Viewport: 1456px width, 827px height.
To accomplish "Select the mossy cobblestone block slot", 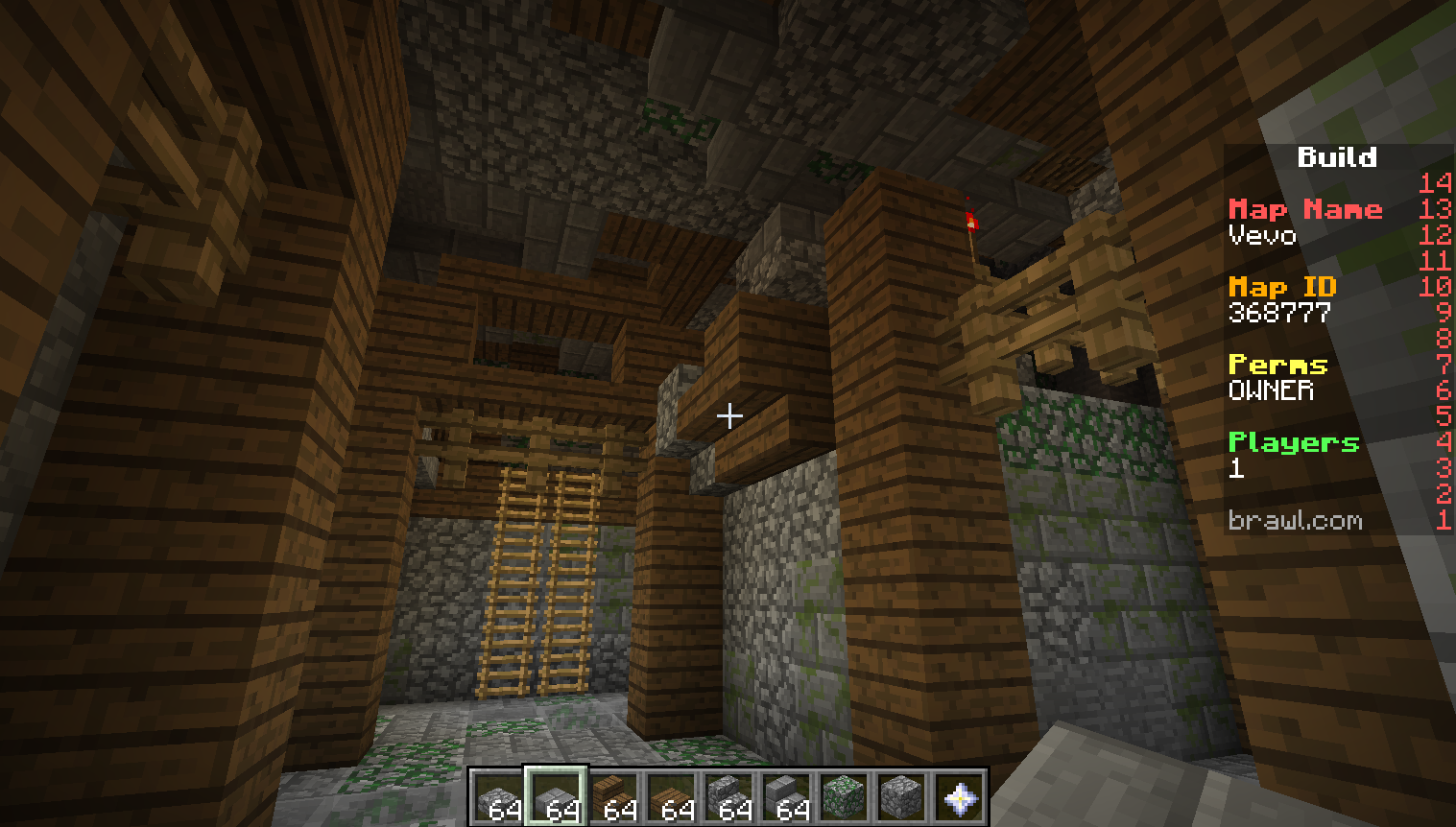I will click(x=844, y=798).
